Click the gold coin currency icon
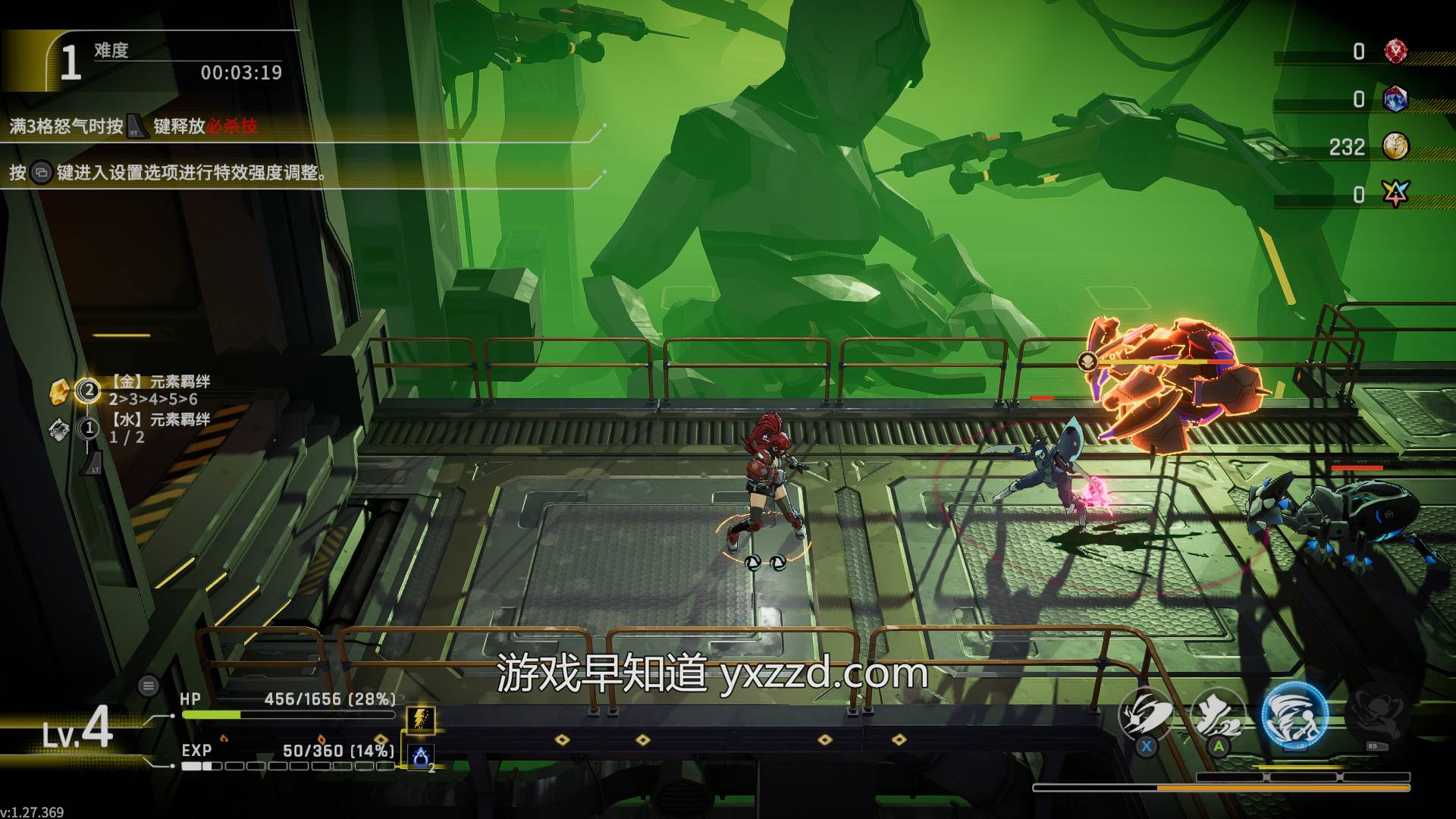The image size is (1456, 819). [x=1395, y=146]
